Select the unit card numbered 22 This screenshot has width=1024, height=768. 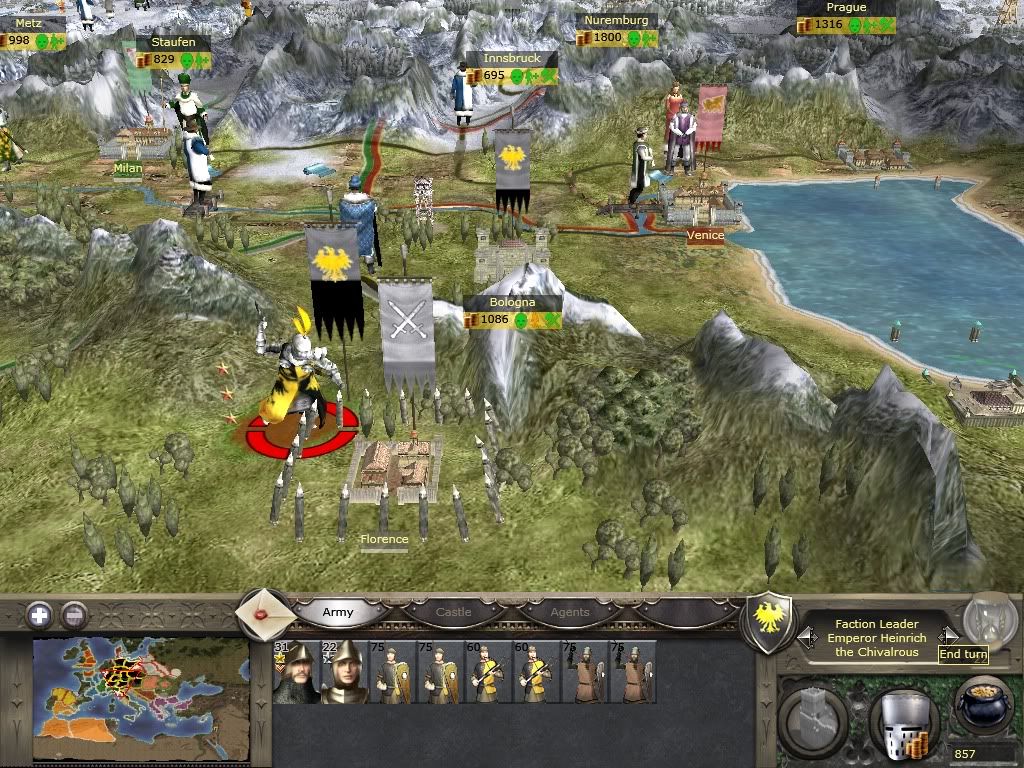[343, 673]
